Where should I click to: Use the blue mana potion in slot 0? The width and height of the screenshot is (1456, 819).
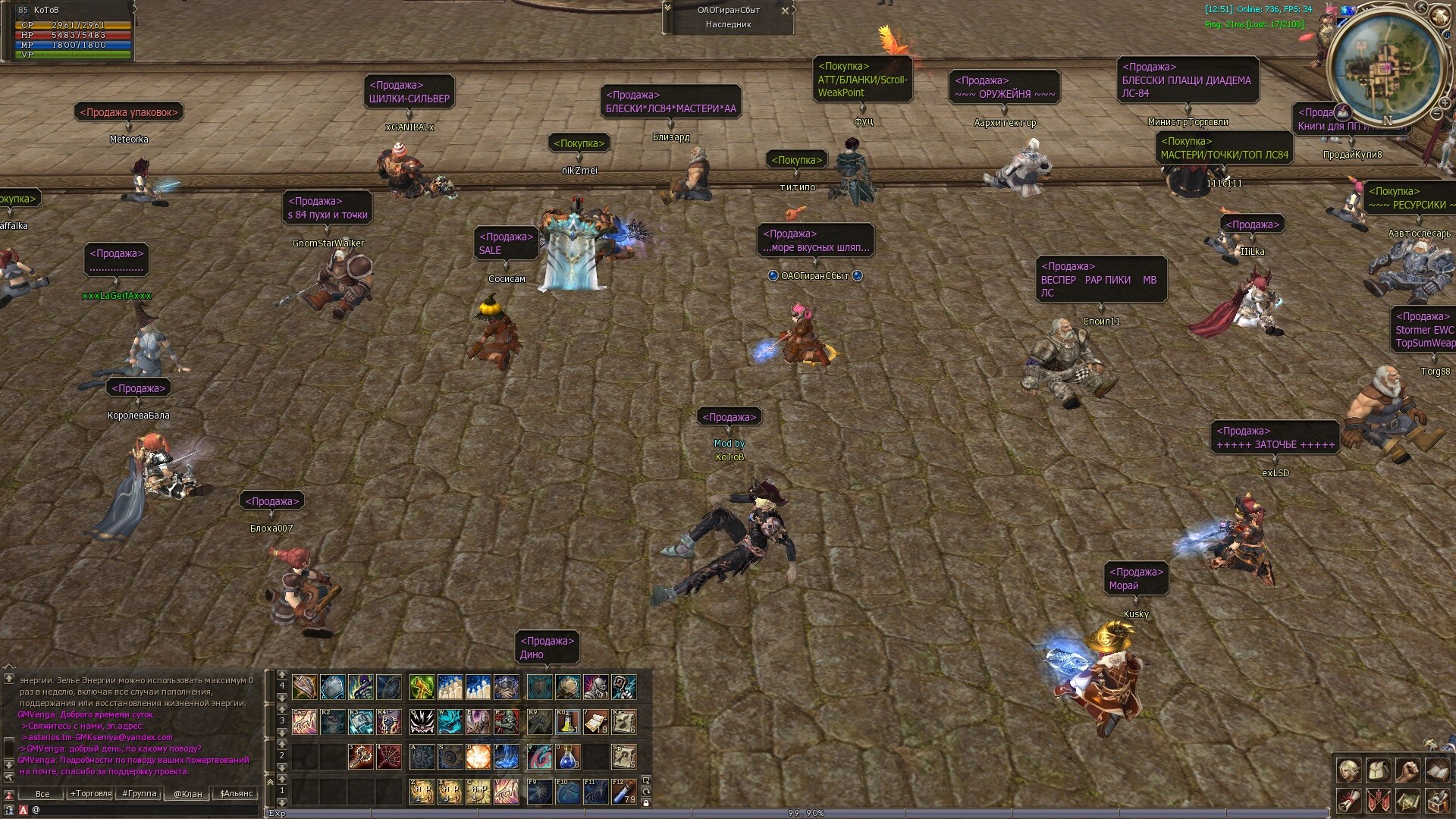(x=567, y=756)
